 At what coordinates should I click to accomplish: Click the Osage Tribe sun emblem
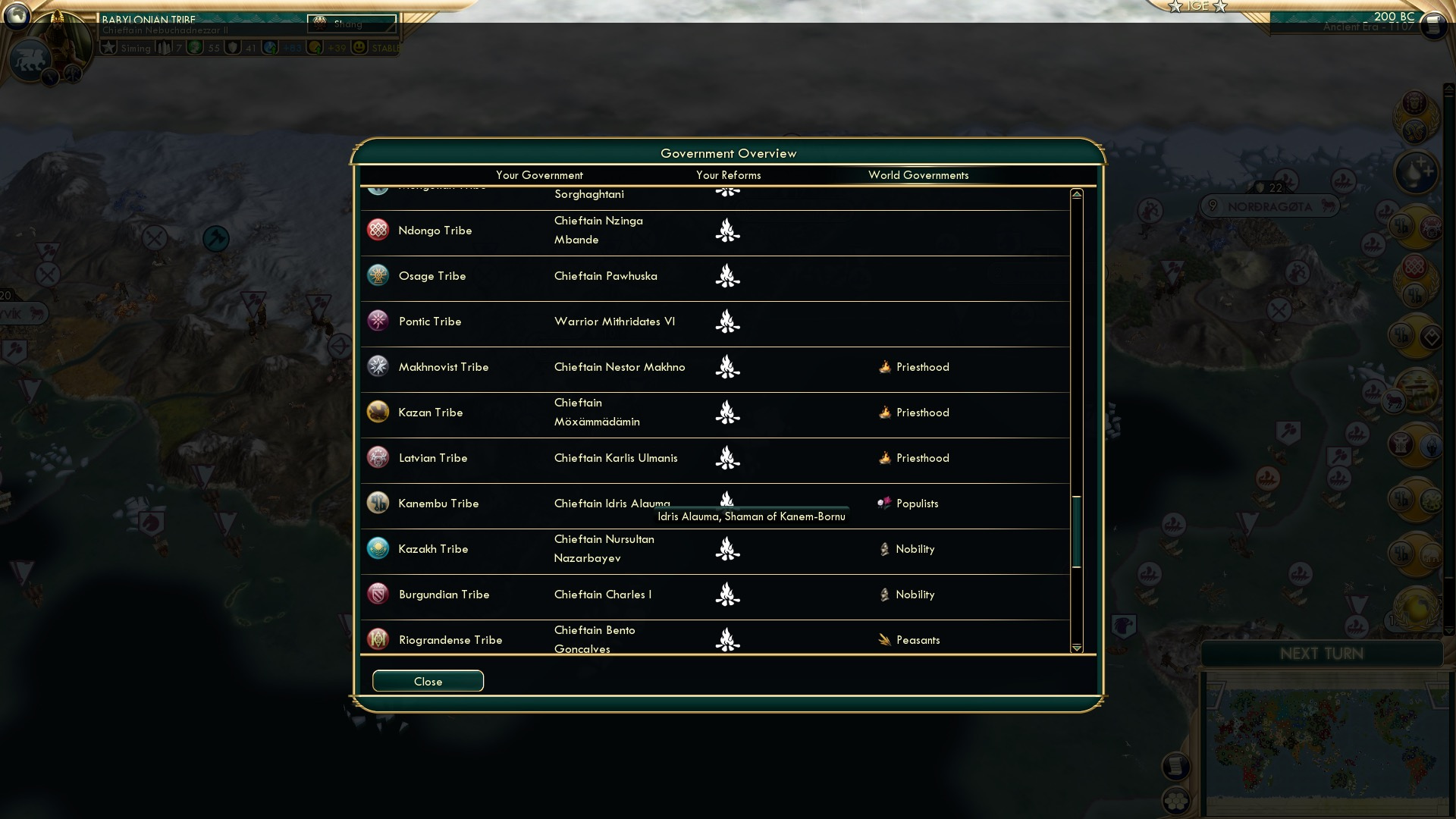click(378, 275)
